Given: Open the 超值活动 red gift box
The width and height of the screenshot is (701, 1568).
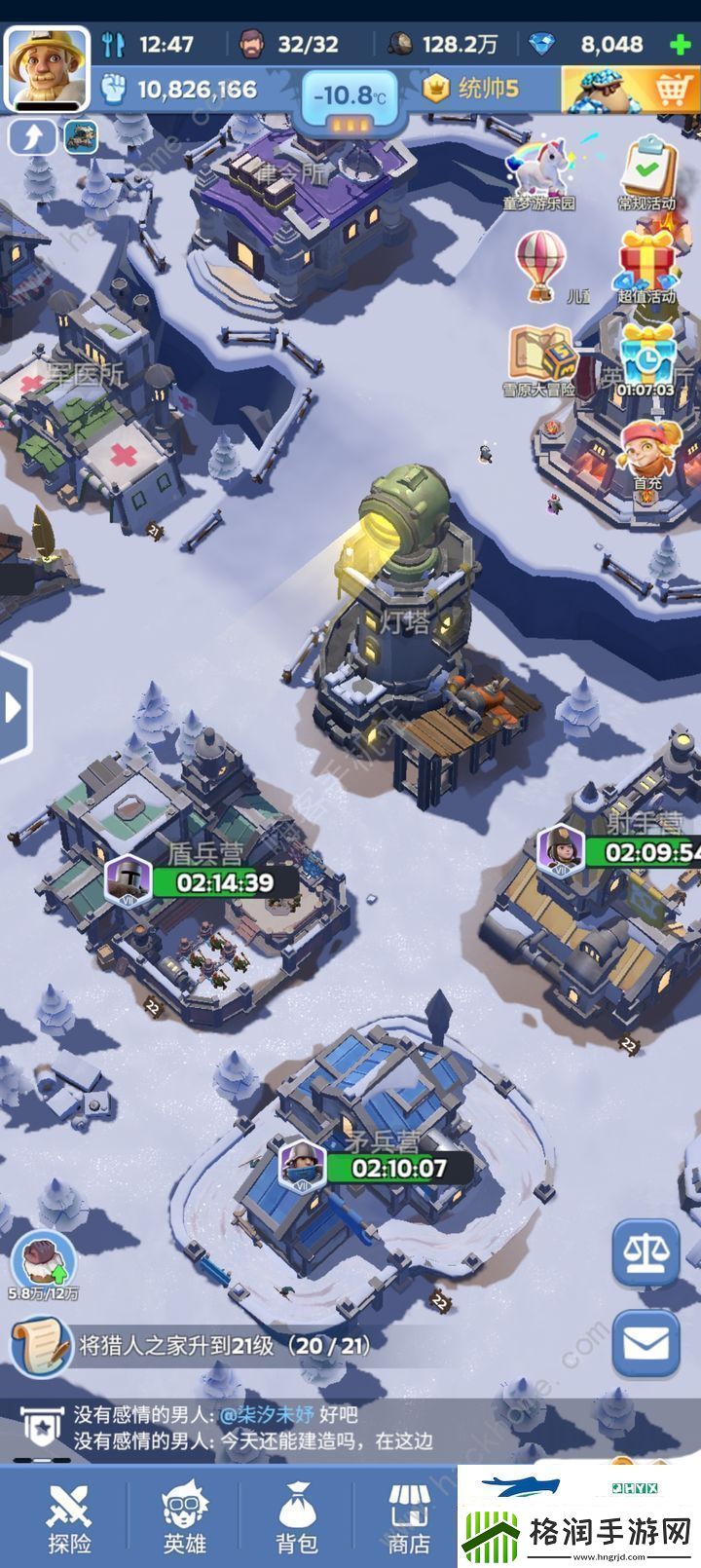Looking at the screenshot, I should click(647, 265).
